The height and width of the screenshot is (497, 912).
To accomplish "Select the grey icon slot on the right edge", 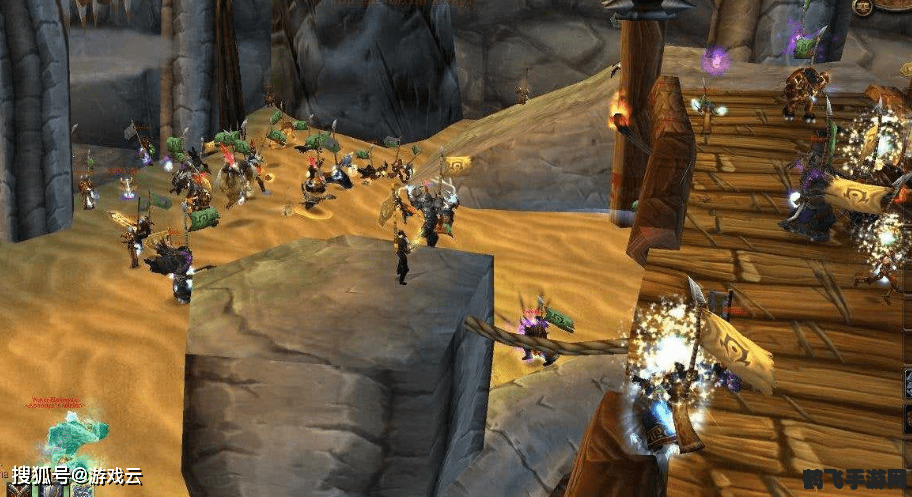I will (907, 385).
